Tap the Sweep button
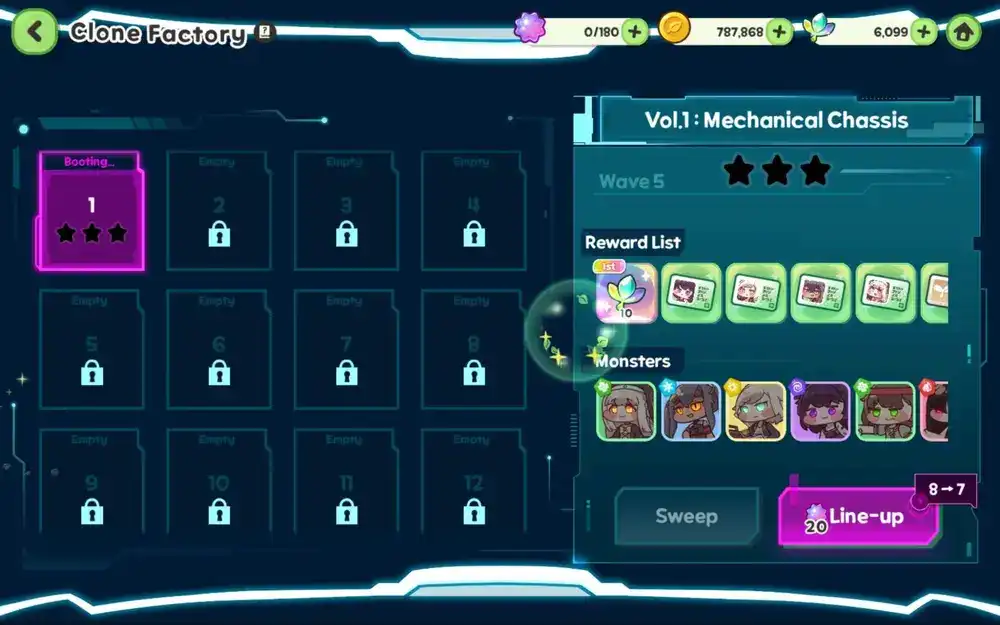 [686, 516]
